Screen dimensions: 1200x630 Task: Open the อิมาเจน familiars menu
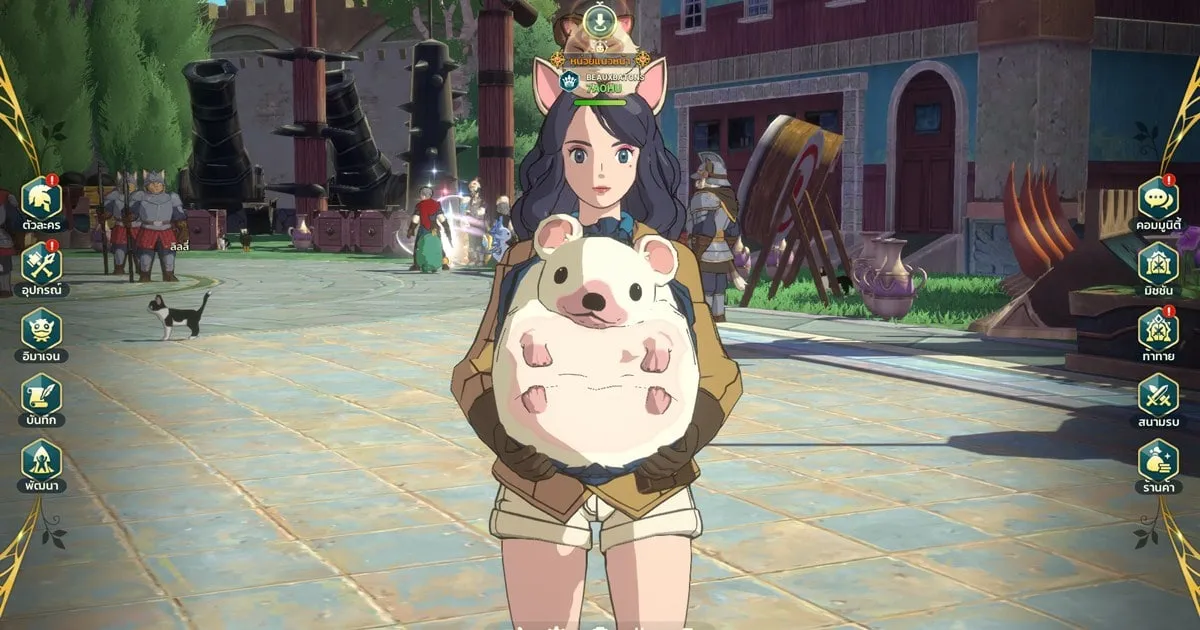pos(41,328)
